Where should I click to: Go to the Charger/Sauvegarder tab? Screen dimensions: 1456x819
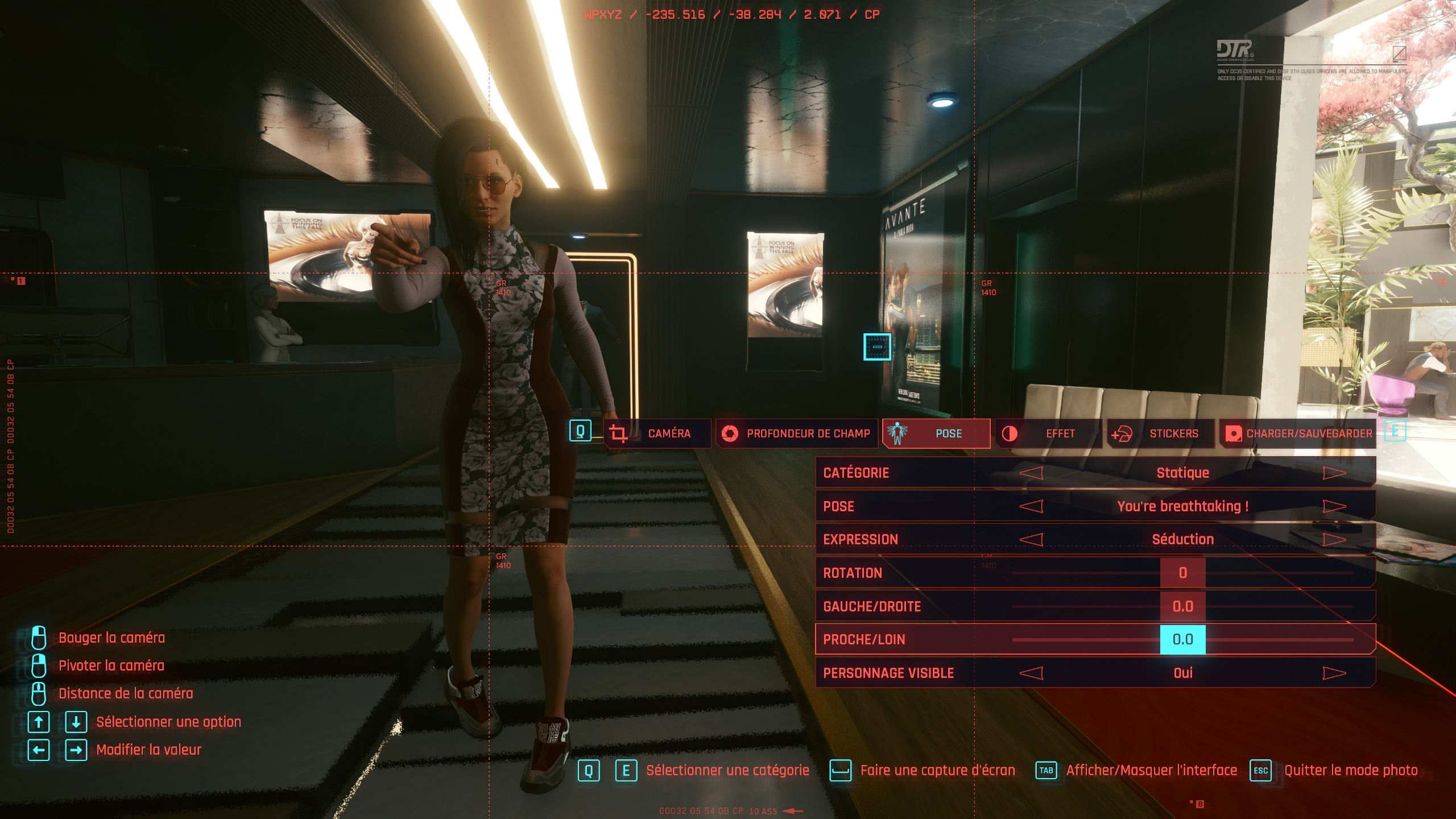(1298, 433)
